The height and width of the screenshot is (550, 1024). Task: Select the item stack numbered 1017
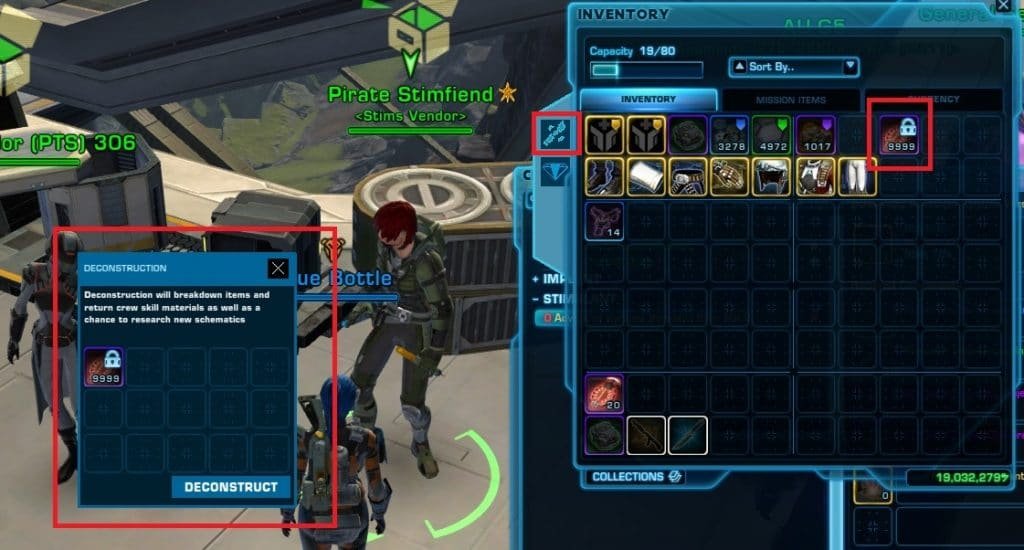pos(815,135)
